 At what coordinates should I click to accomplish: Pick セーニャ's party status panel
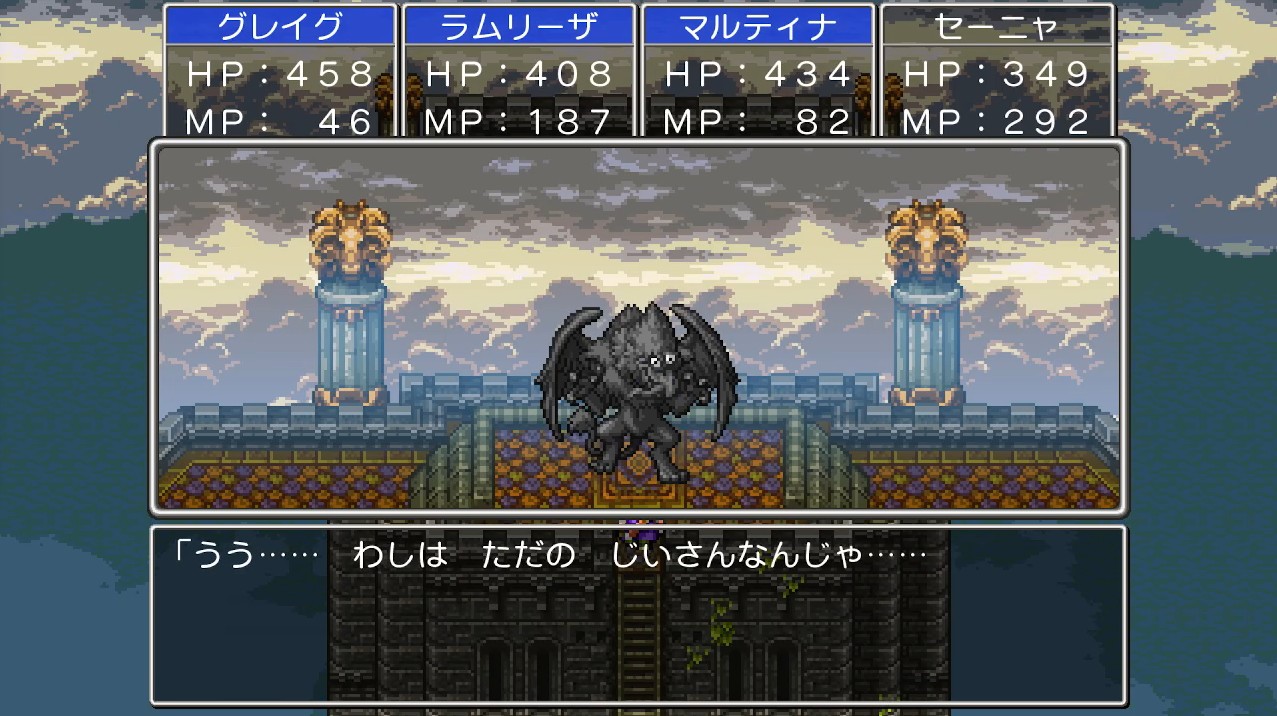(996, 72)
